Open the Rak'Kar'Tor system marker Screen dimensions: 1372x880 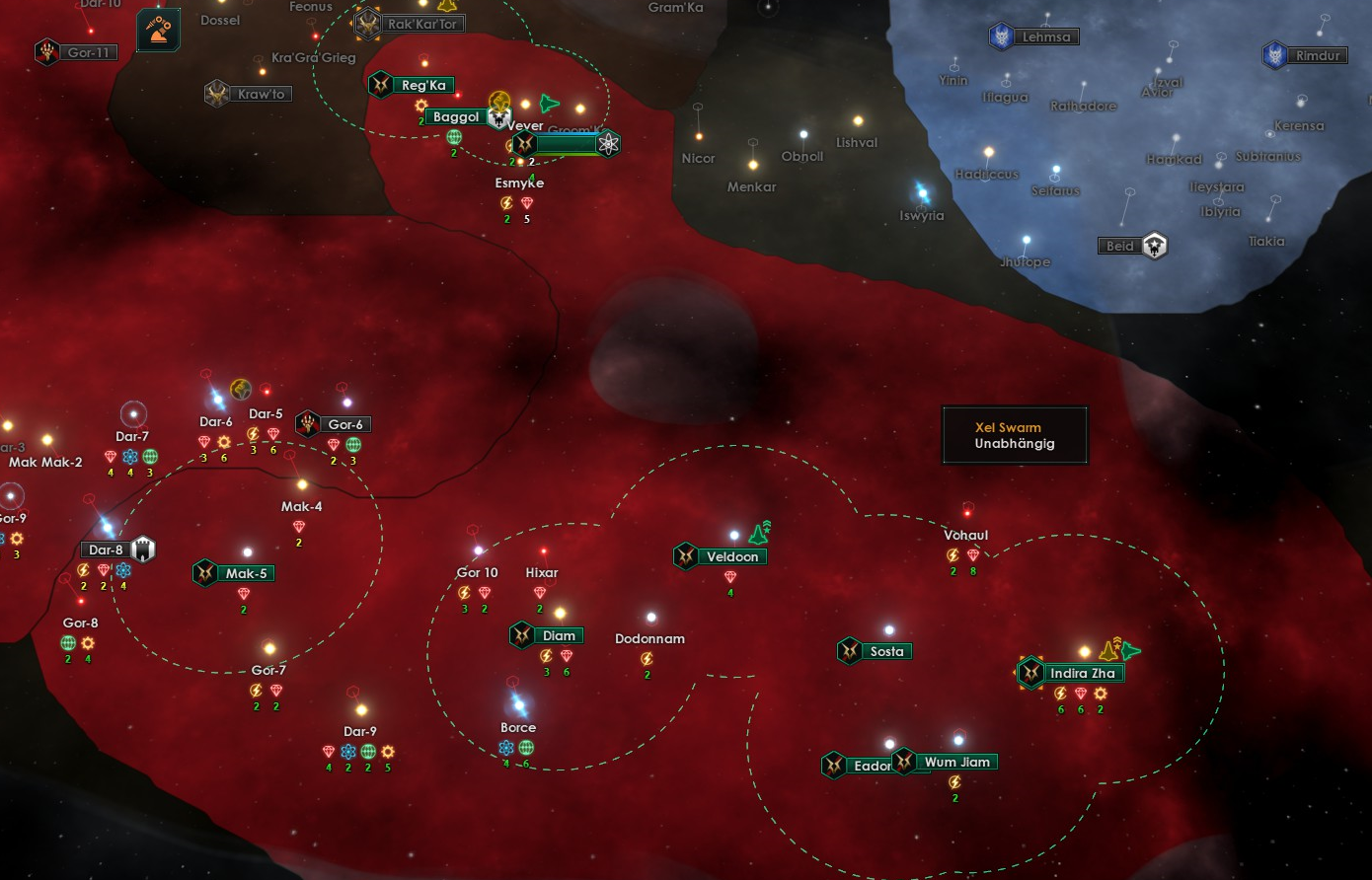pos(368,24)
